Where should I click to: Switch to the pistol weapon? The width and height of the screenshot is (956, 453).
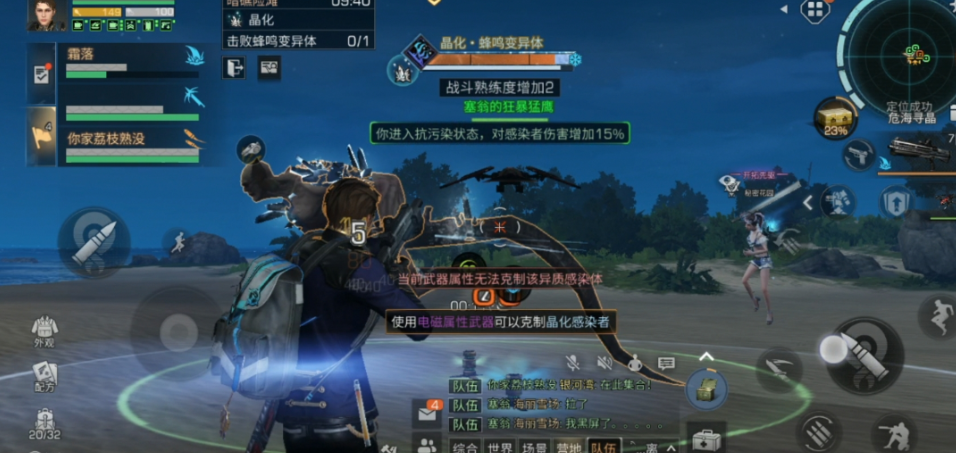857,155
